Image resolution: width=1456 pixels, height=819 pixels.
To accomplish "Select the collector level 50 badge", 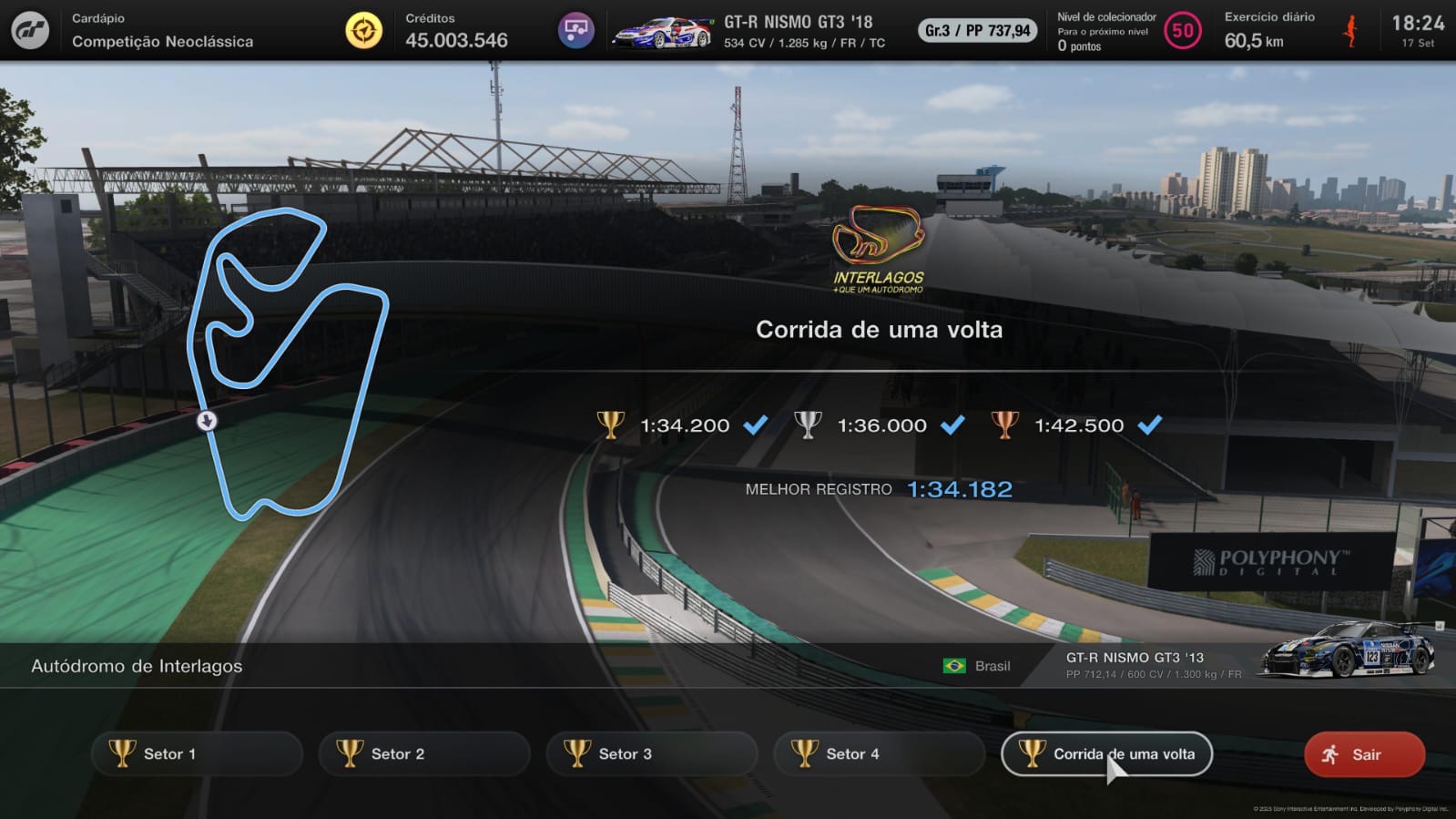I will pyautogui.click(x=1181, y=29).
